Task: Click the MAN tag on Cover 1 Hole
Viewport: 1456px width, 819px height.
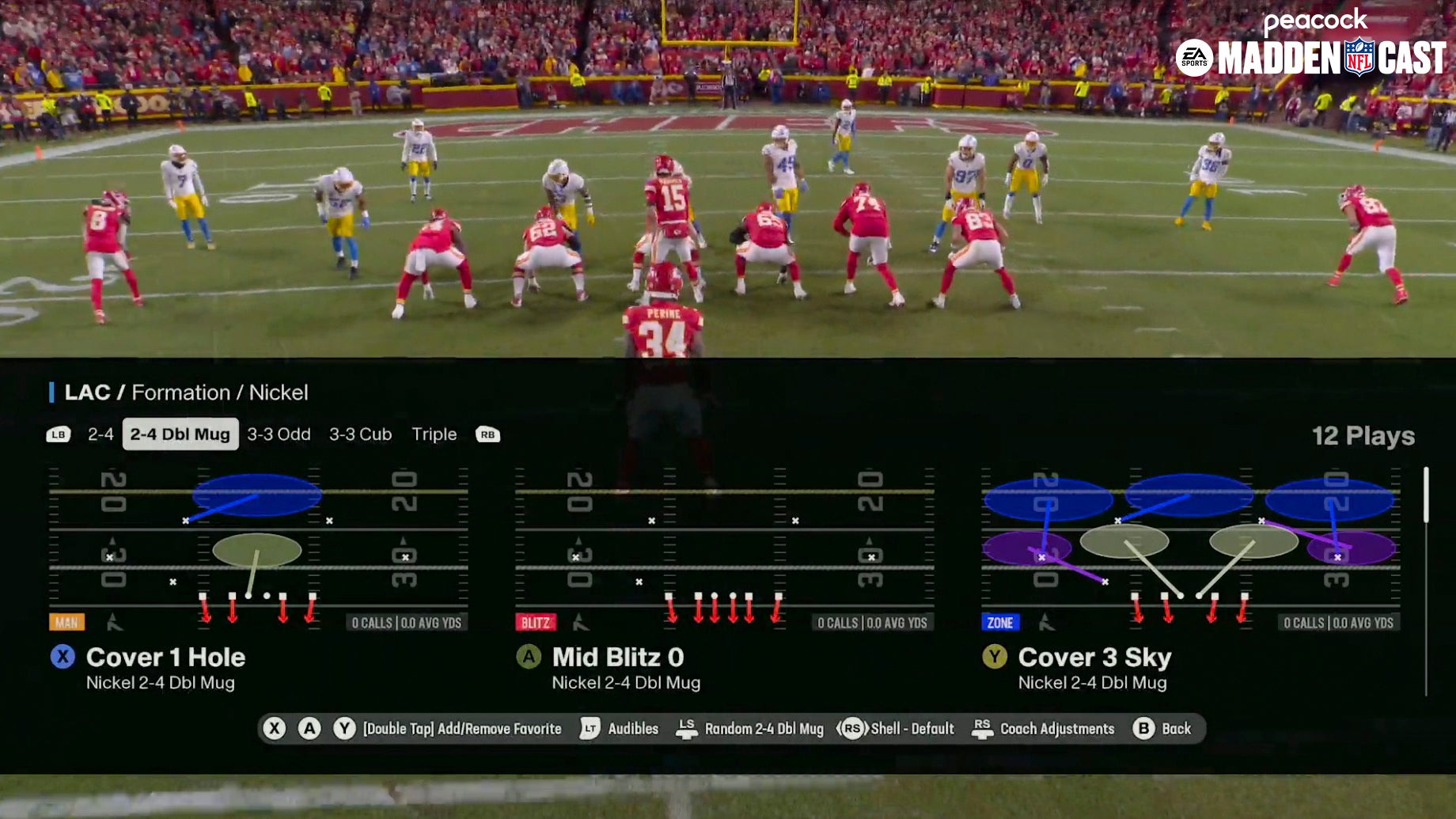Action: click(x=66, y=623)
